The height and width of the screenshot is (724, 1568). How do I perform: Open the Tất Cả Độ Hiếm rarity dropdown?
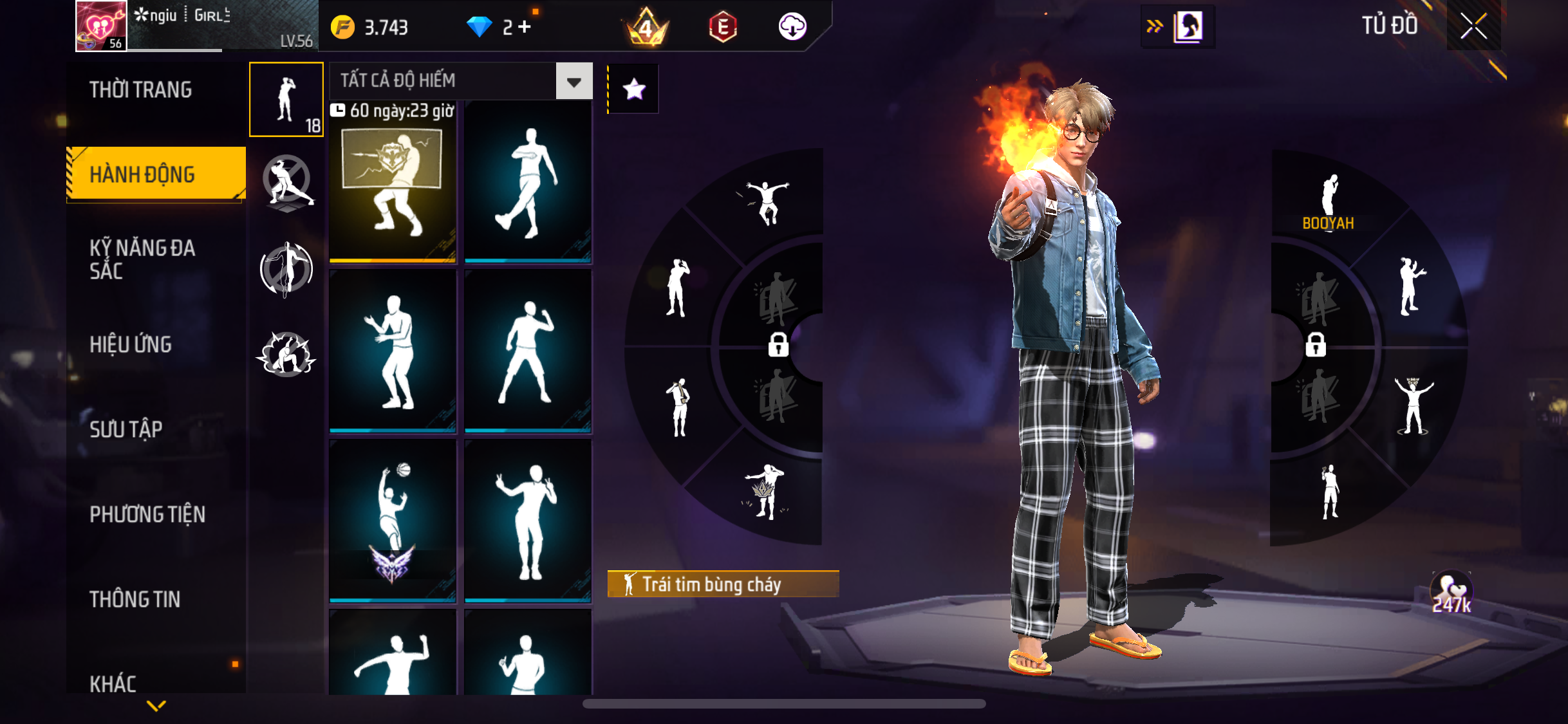574,82
